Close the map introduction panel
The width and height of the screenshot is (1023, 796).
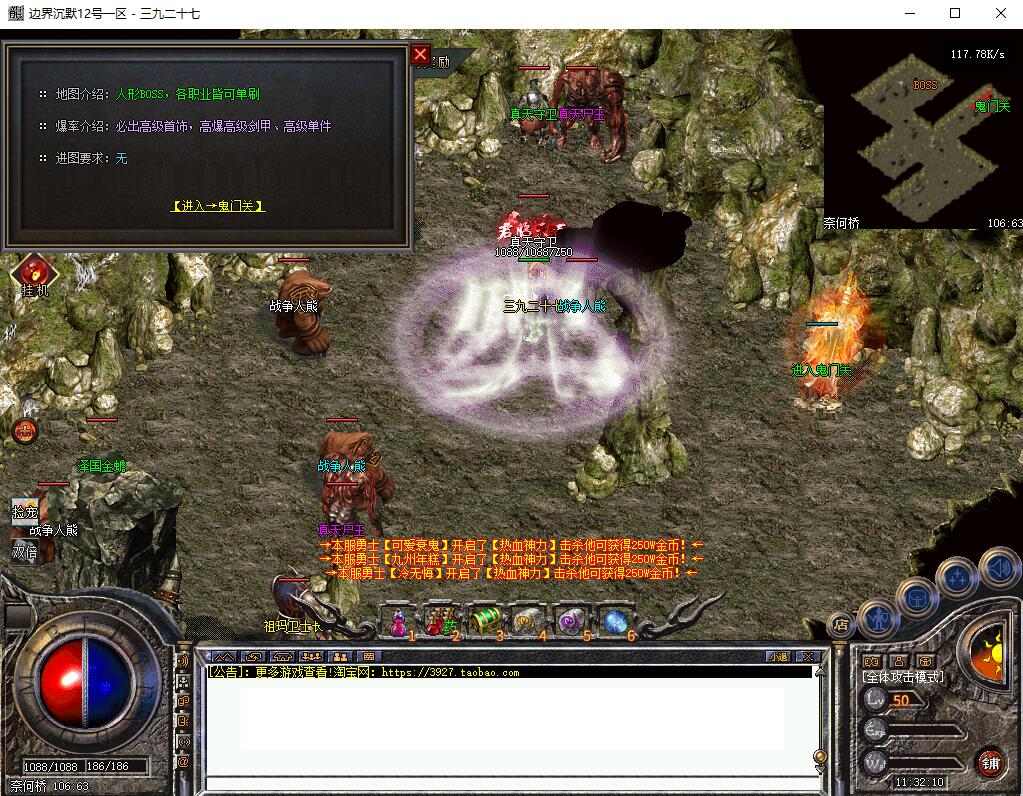coord(420,55)
